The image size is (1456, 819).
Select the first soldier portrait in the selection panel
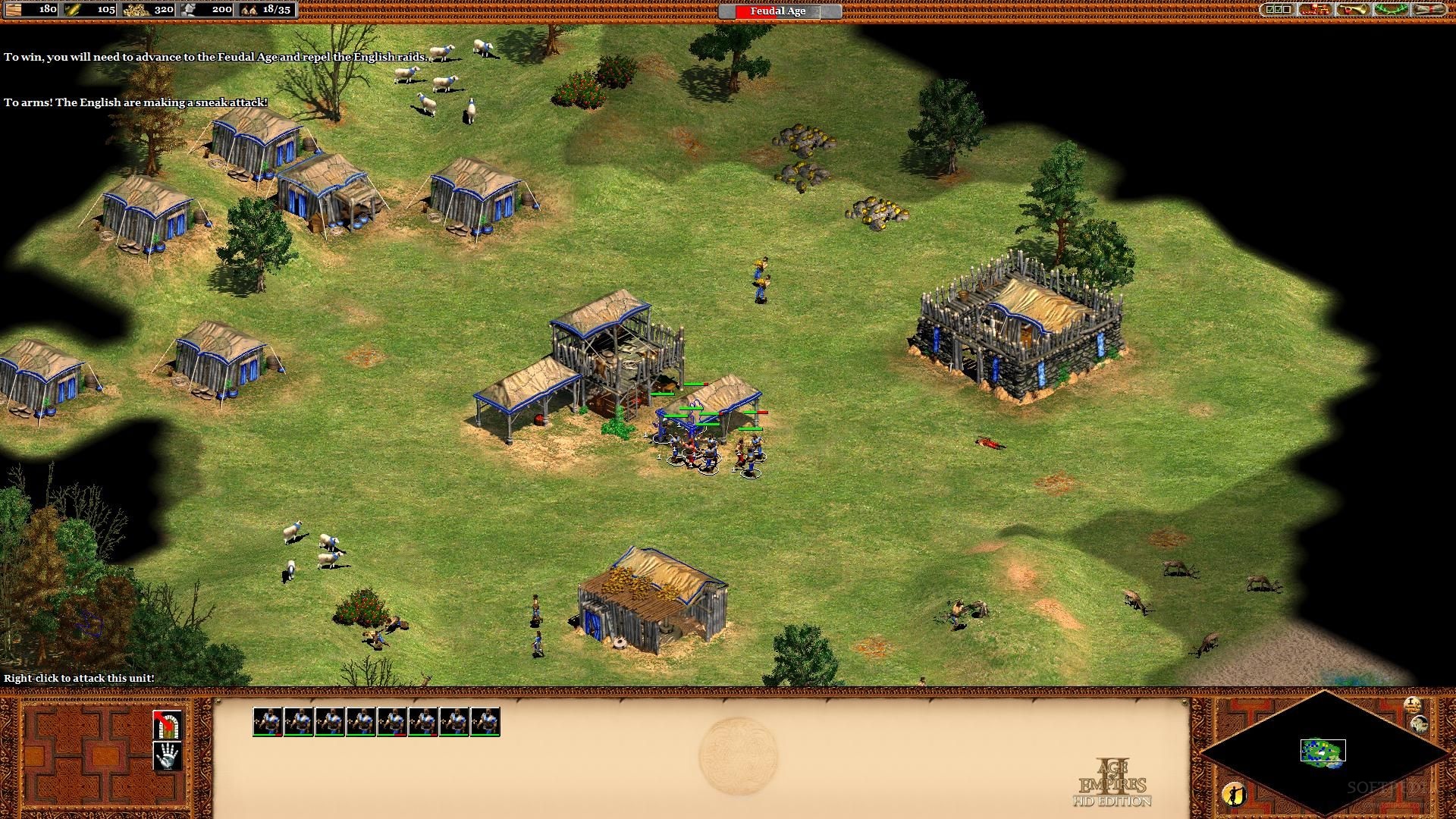click(268, 722)
